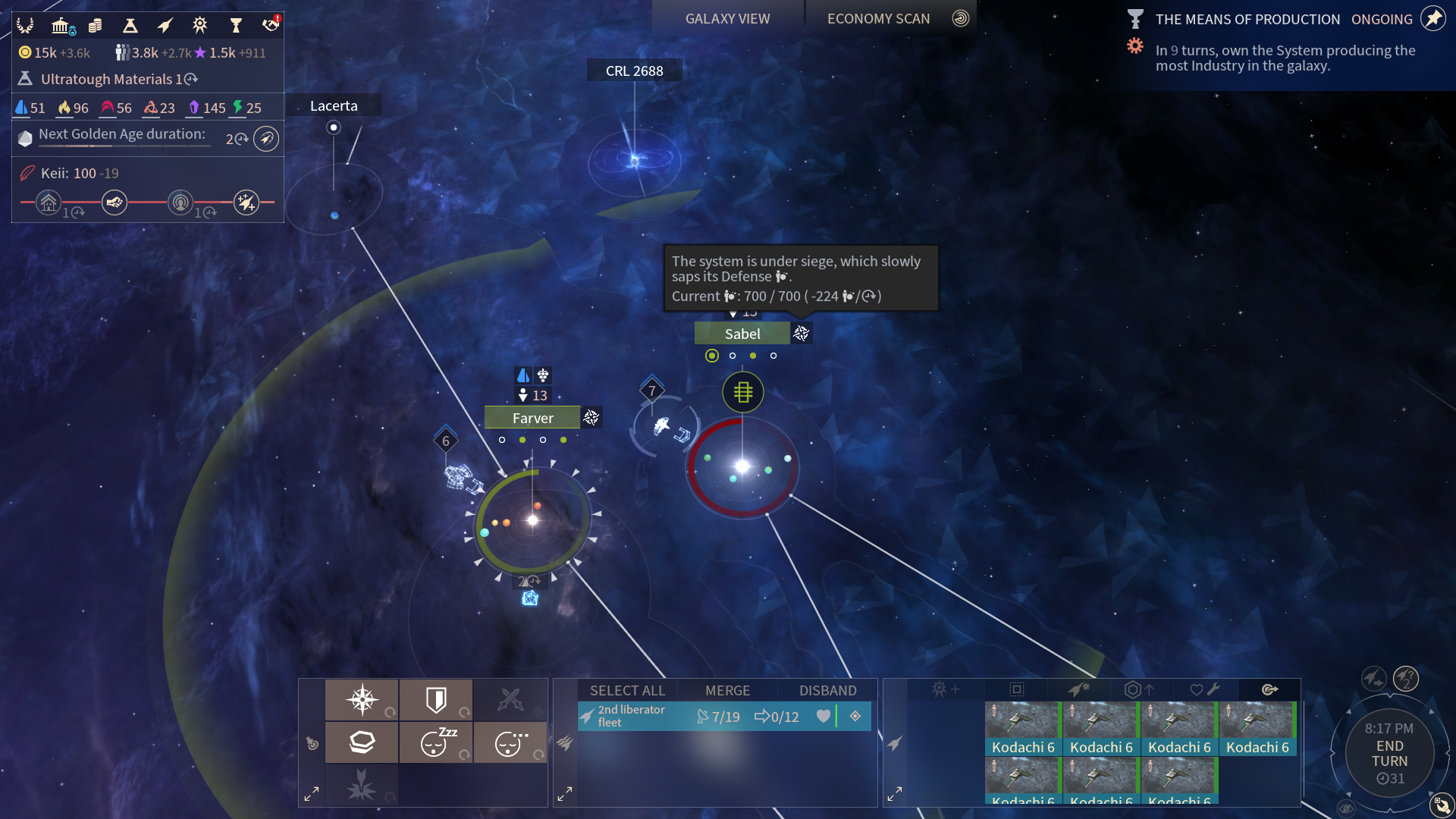Open the hero medal screen
Screen dimensions: 1456x819
coord(200,26)
